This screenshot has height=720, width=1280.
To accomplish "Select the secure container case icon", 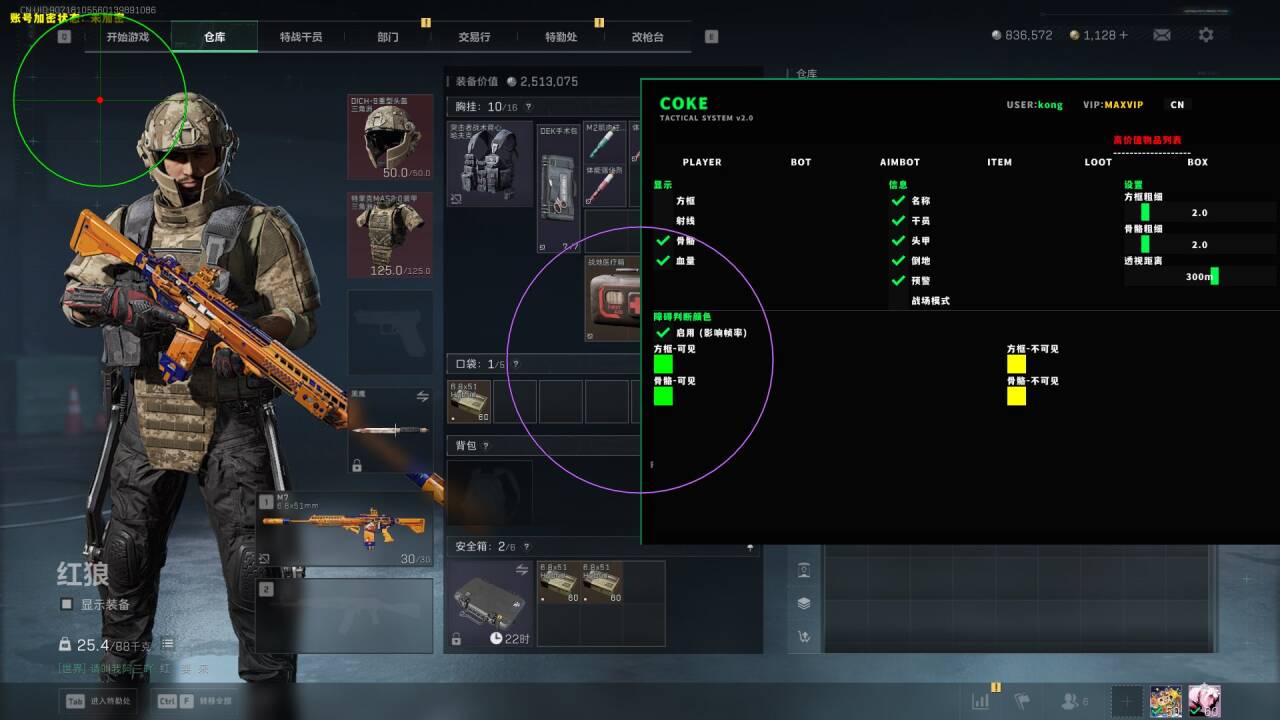I will tap(490, 603).
